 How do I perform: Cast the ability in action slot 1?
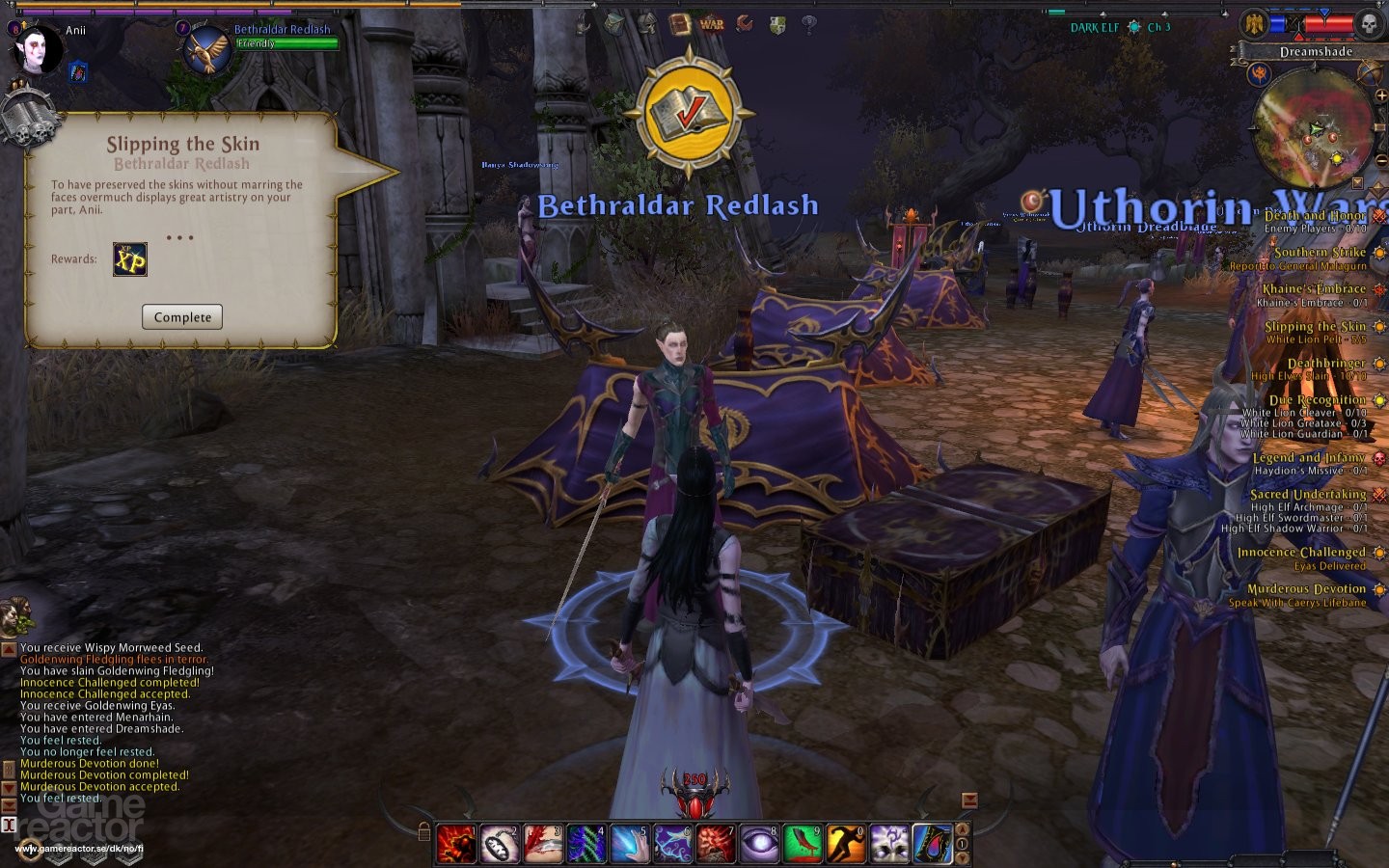click(455, 843)
